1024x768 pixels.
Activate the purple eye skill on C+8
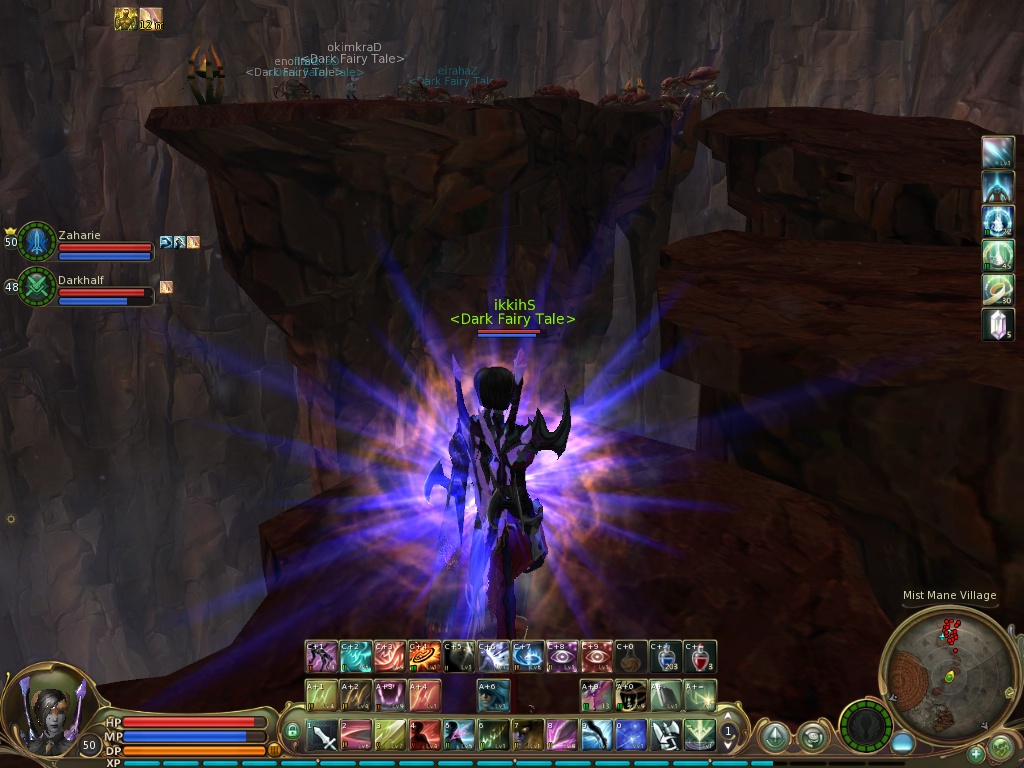pos(562,657)
